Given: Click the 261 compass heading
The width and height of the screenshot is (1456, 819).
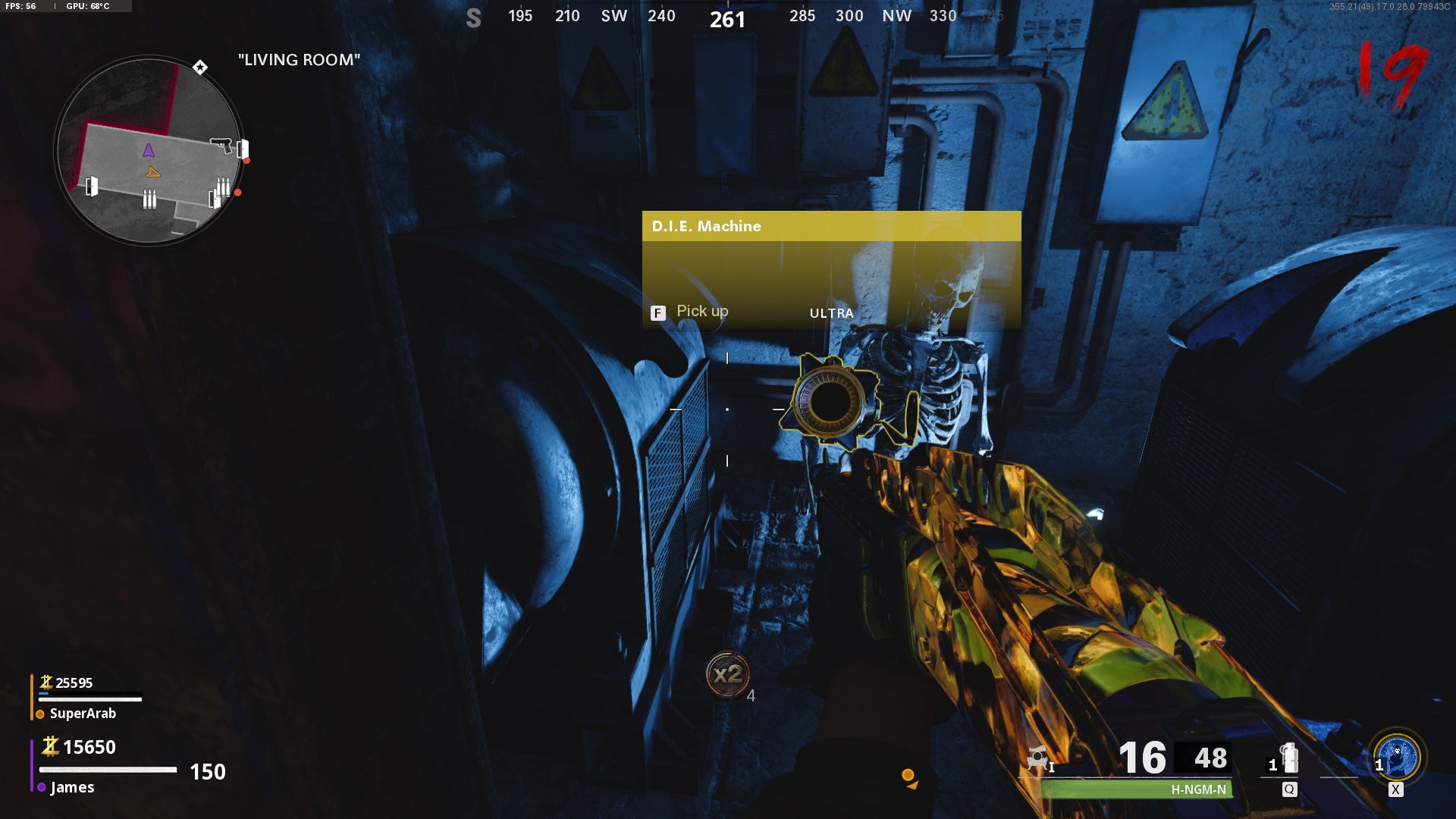Looking at the screenshot, I should (x=727, y=19).
